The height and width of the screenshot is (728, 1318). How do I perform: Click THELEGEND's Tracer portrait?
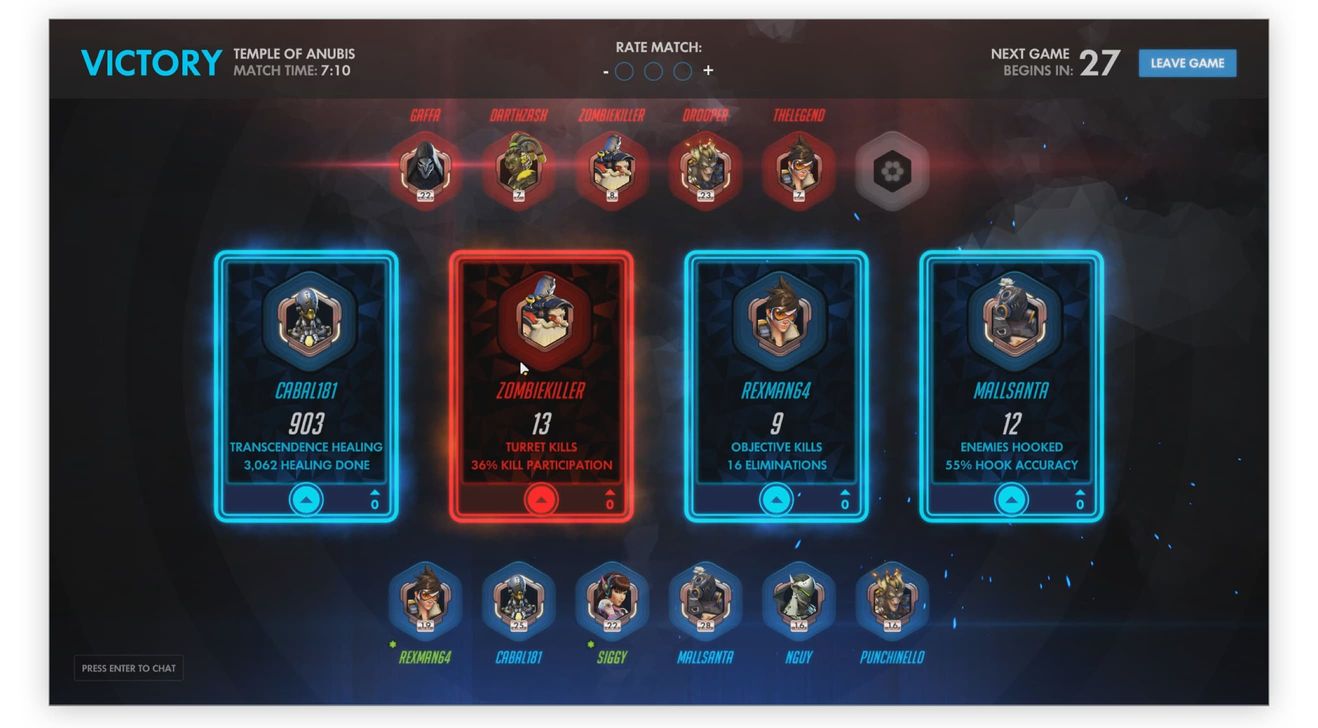pyautogui.click(x=798, y=168)
